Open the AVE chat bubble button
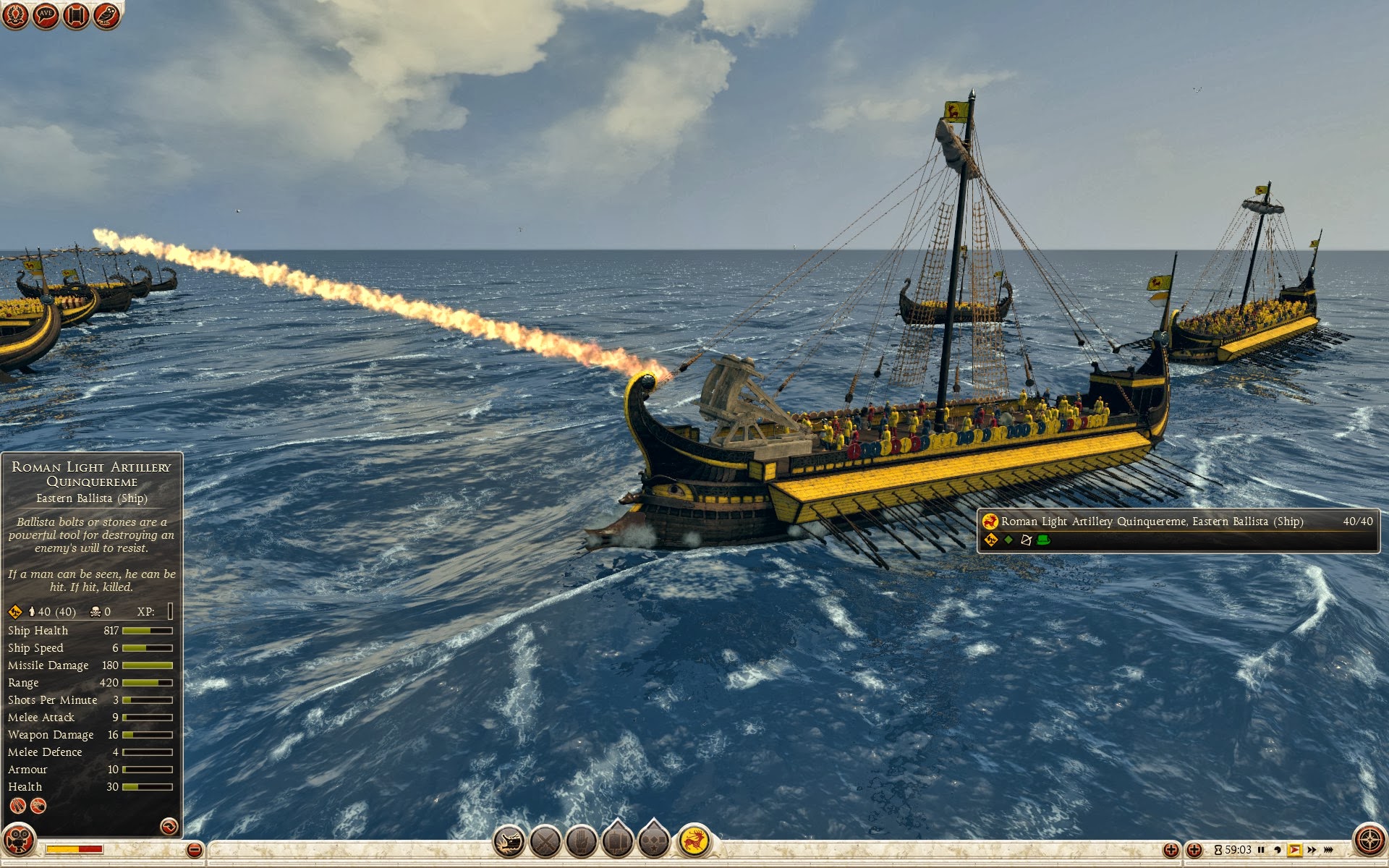The width and height of the screenshot is (1389, 868). tap(46, 14)
